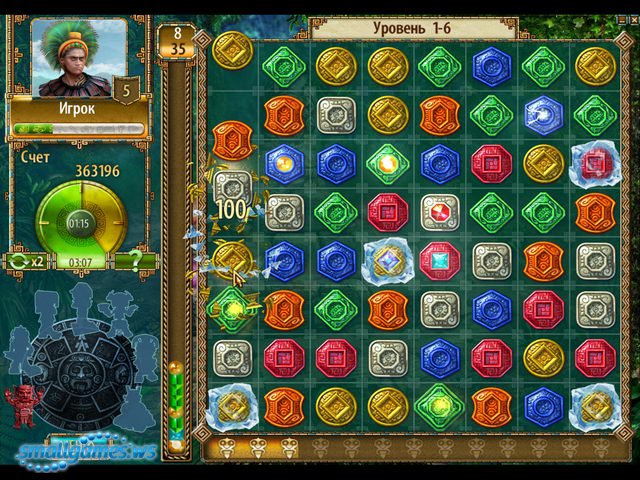
Task: Click the green question mark hint button
Action: pyautogui.click(x=132, y=262)
